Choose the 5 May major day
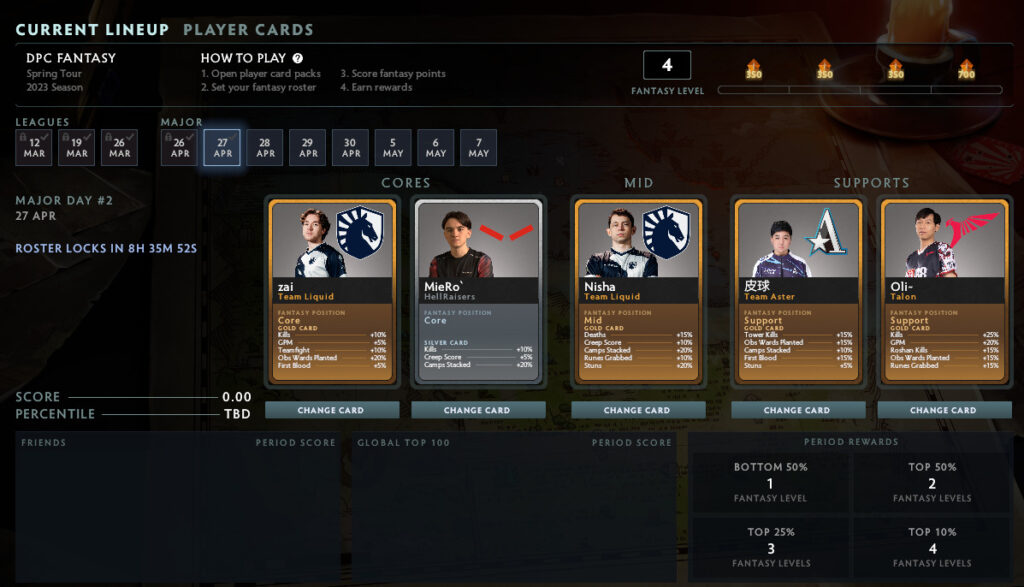The width and height of the screenshot is (1024, 587). (393, 148)
